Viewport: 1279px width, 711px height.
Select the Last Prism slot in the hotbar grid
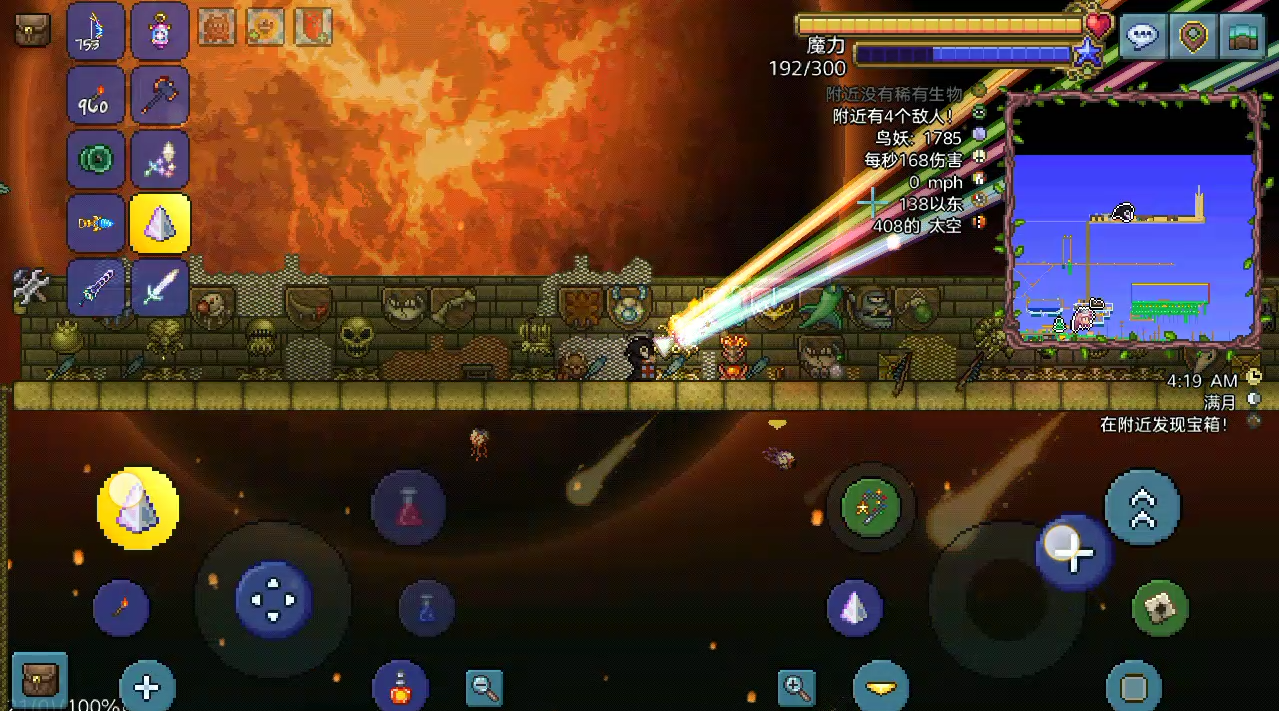pos(160,224)
